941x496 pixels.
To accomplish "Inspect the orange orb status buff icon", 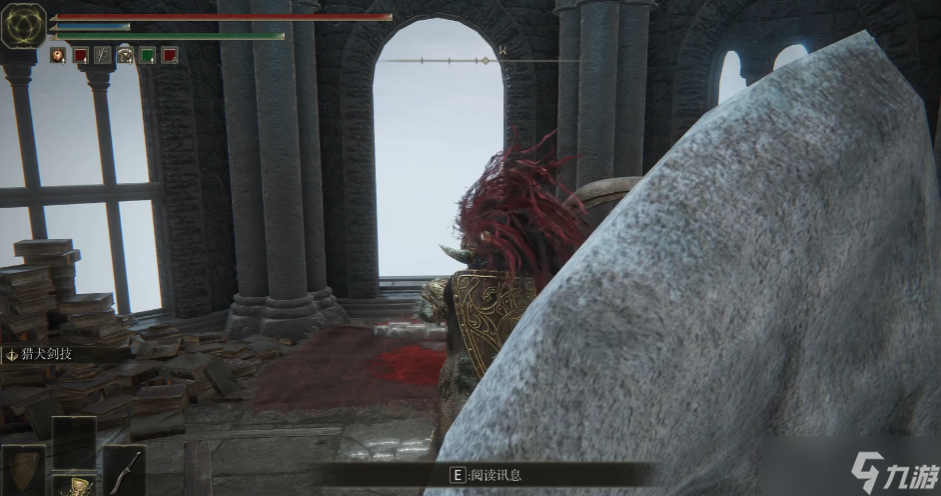I will (x=58, y=55).
